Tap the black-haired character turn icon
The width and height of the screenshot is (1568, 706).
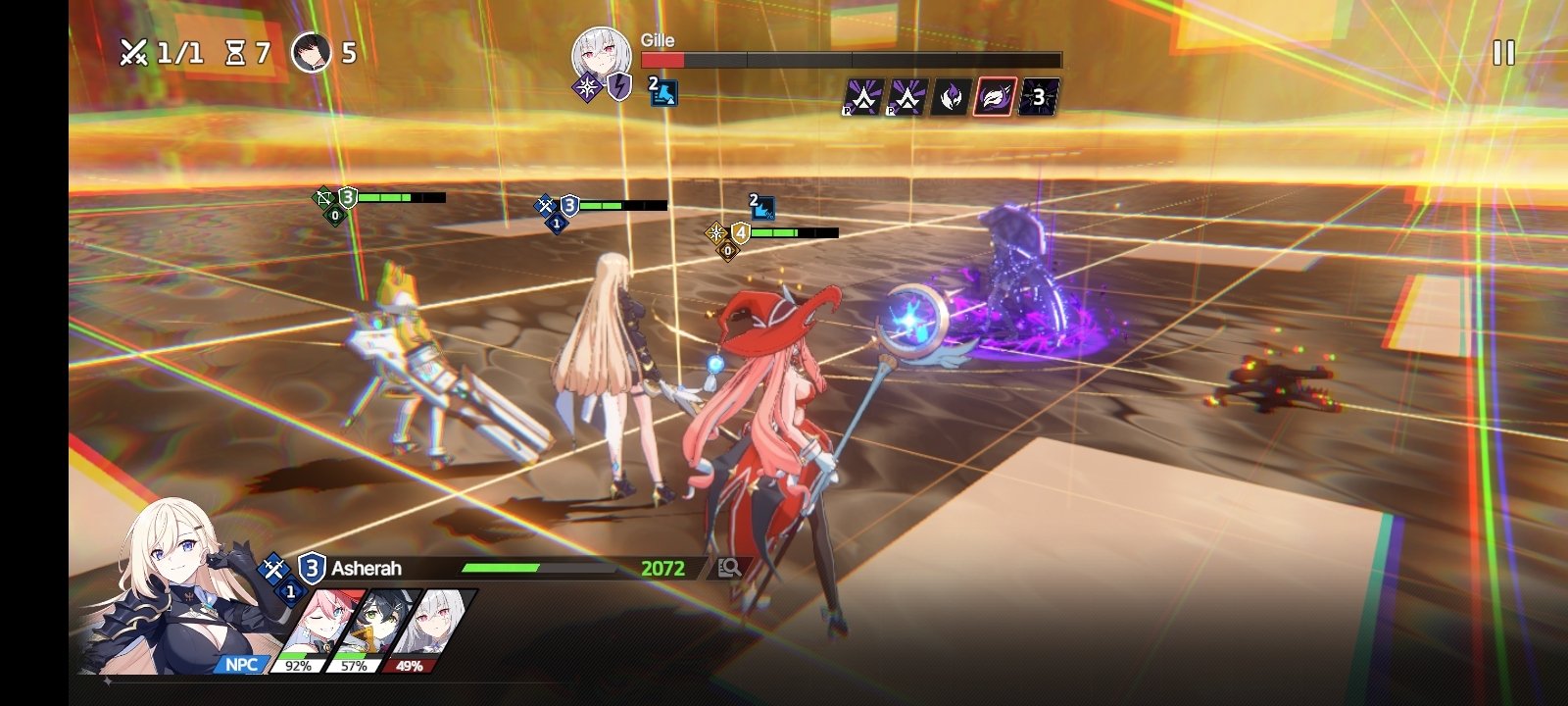[x=312, y=52]
